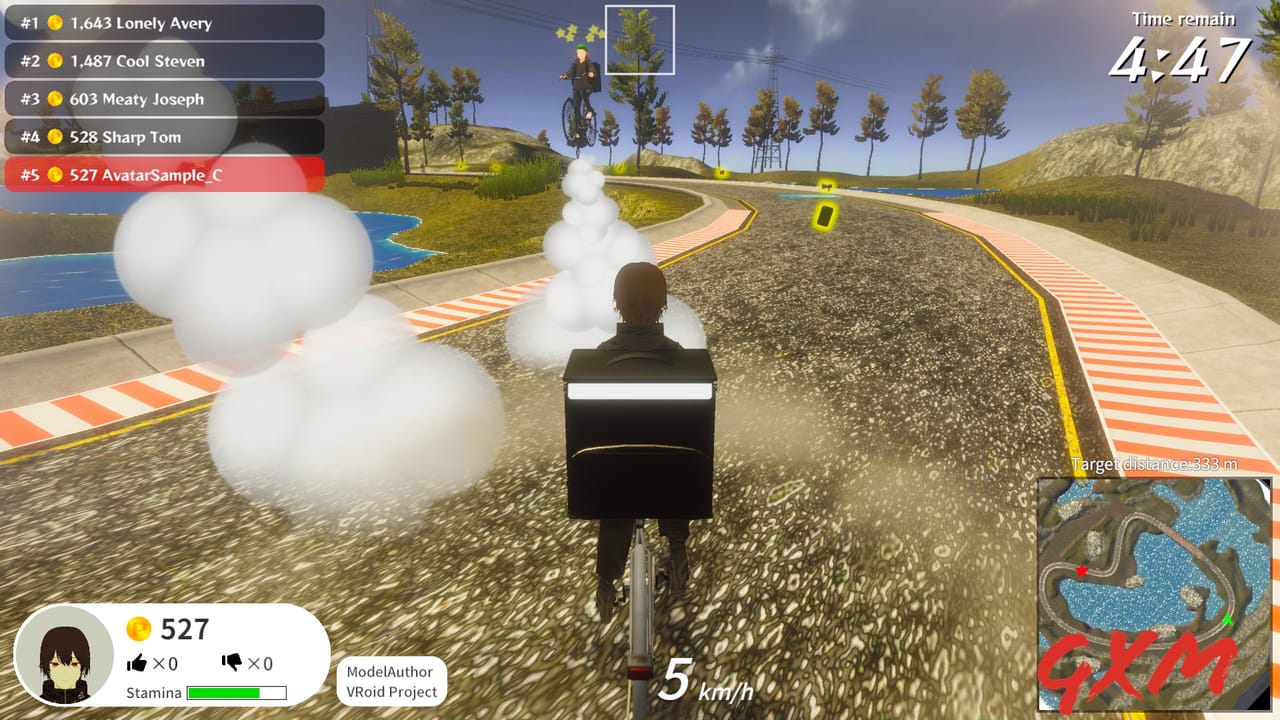This screenshot has height=720, width=1280.
Task: Click the coin icon on Meaty Joseph's row
Action: 56,99
